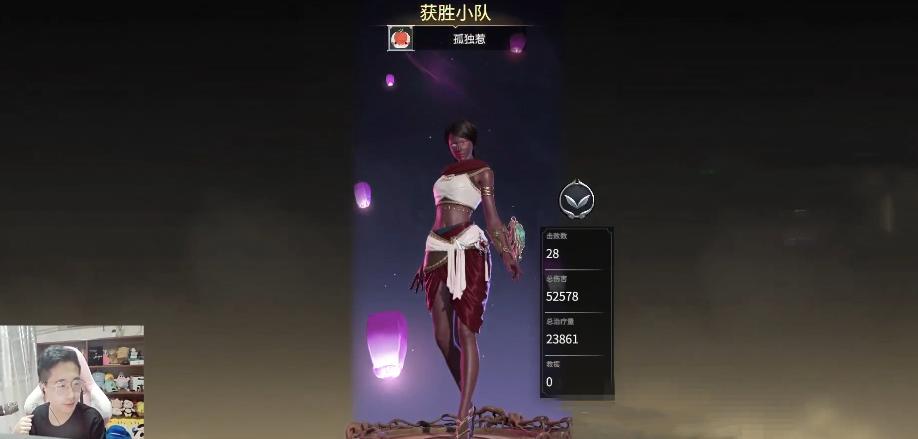Click the player avatar beside 孤独惹

pyautogui.click(x=400, y=39)
